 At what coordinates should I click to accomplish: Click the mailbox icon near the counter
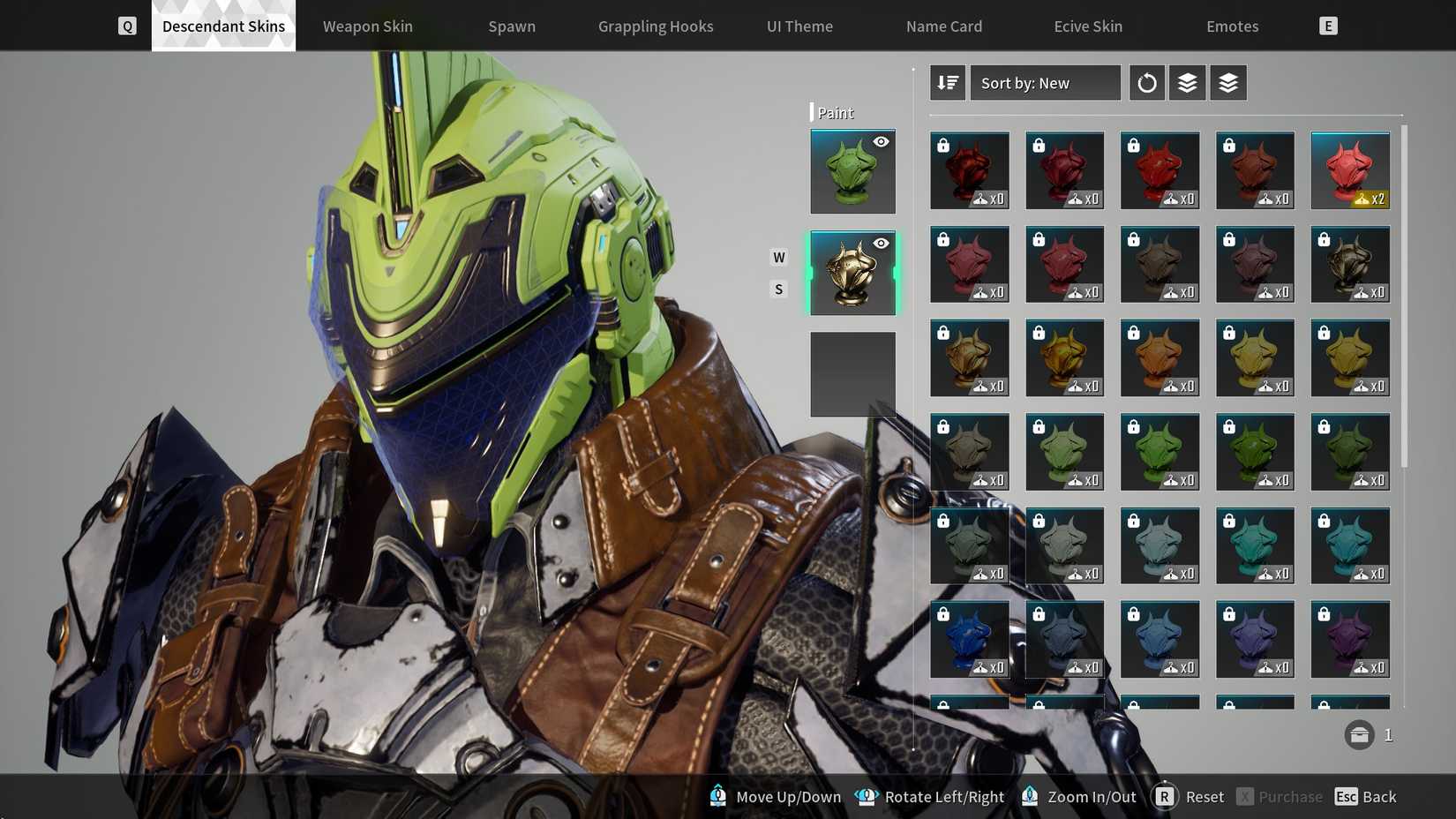tap(1358, 734)
